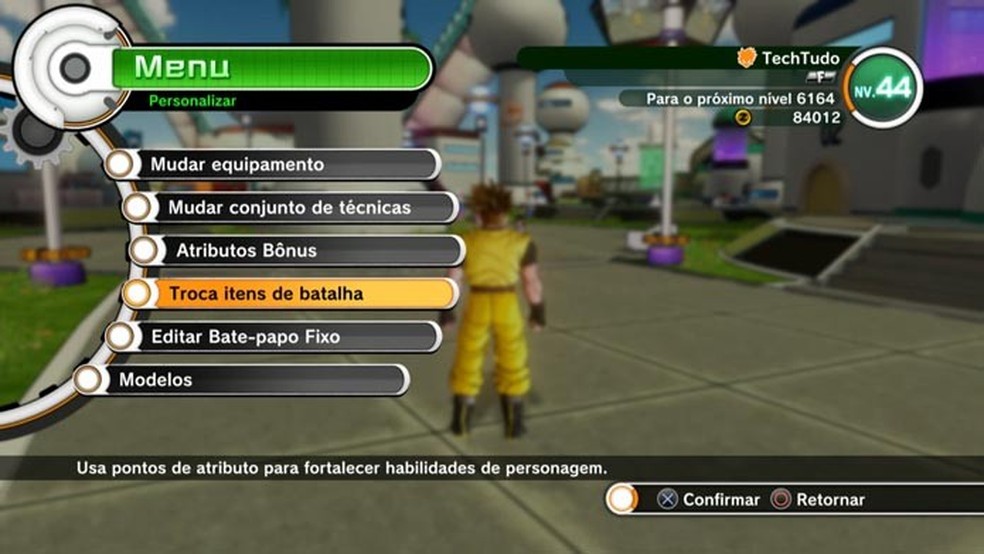Select Mudar conjunto de técnicas
984x554 pixels.
pos(290,207)
